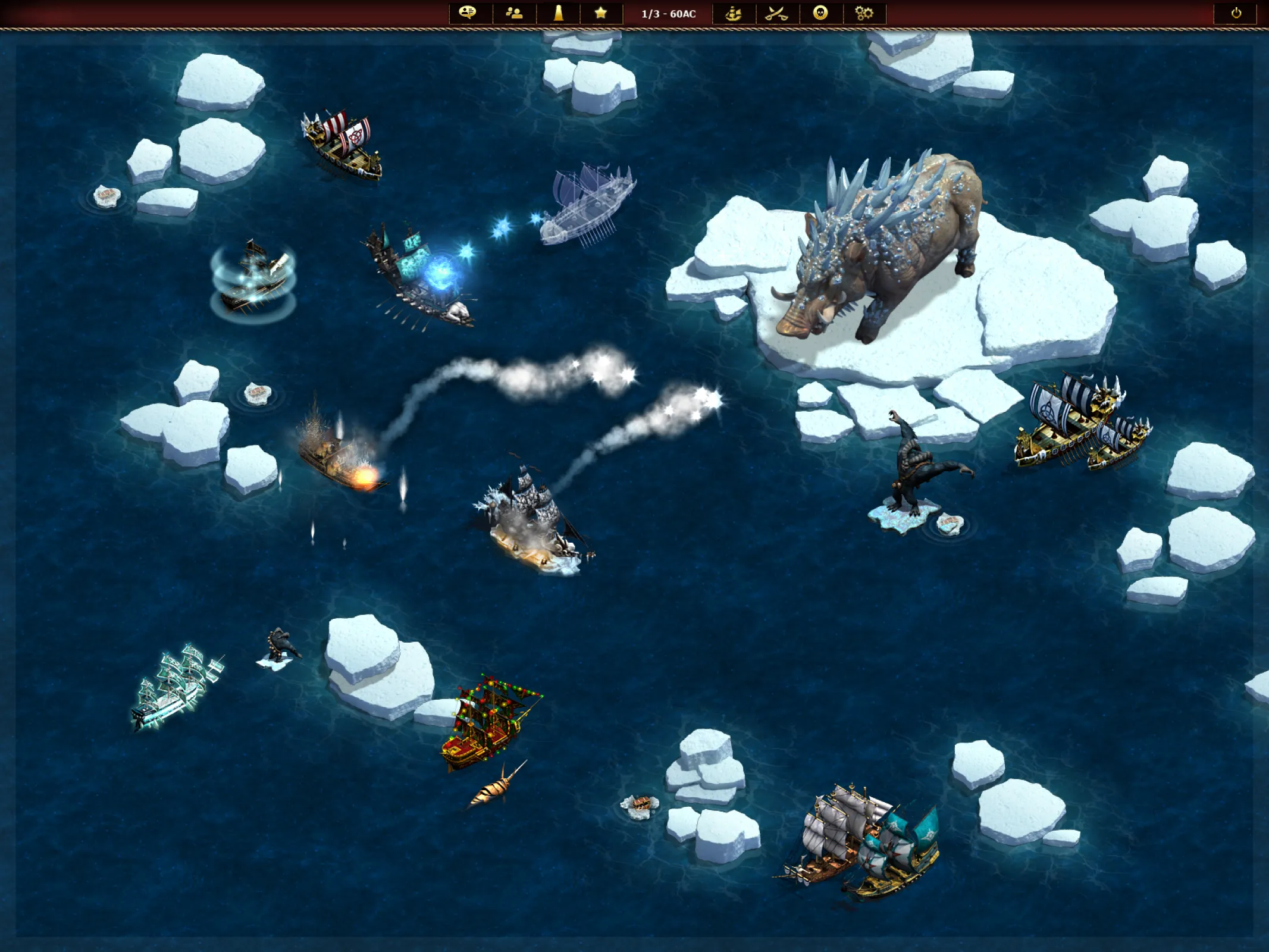Image resolution: width=1269 pixels, height=952 pixels.
Task: Open the crossed sabers menu
Action: tap(776, 13)
